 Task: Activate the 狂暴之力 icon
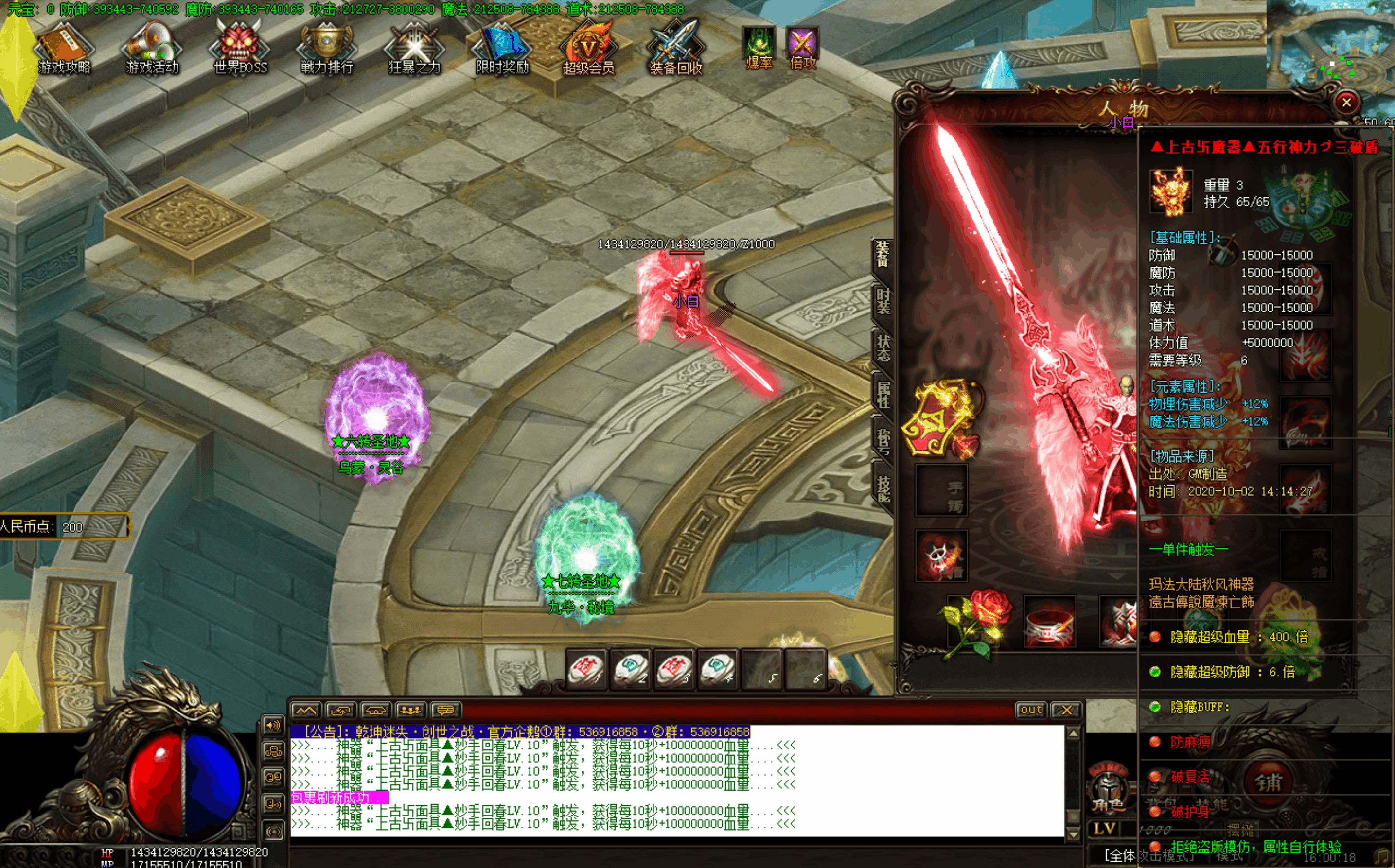(414, 48)
